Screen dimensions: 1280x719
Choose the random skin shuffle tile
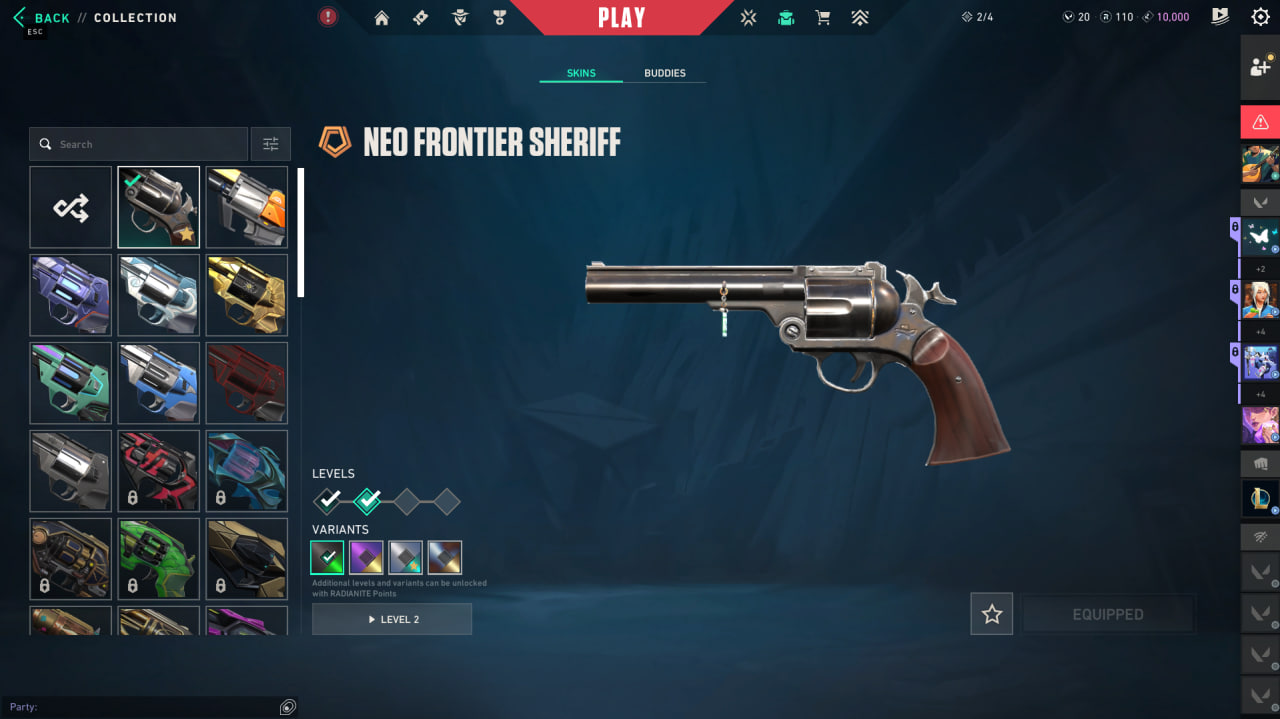[x=71, y=207]
